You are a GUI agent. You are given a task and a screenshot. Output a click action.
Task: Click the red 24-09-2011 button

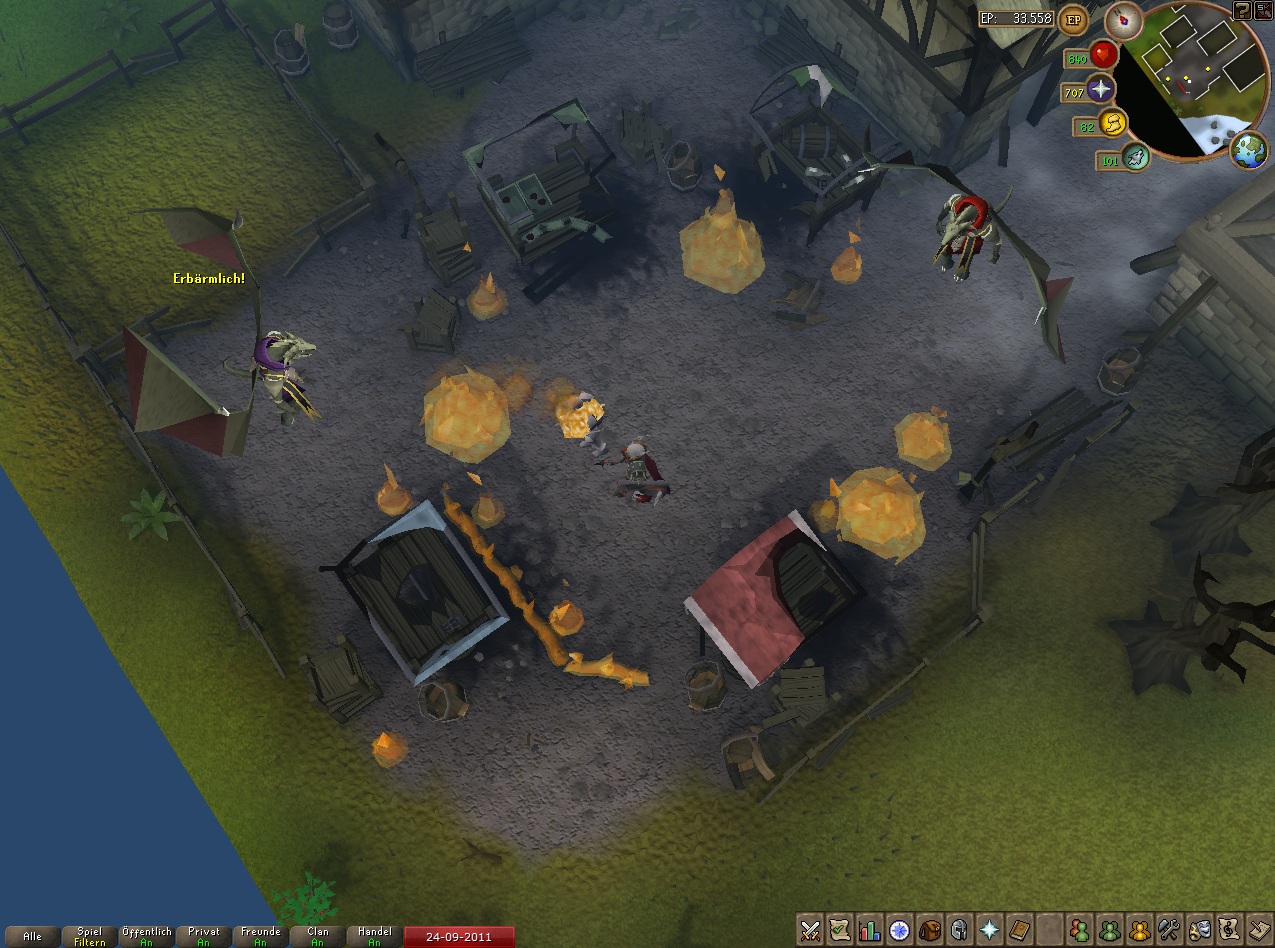pyautogui.click(x=460, y=937)
